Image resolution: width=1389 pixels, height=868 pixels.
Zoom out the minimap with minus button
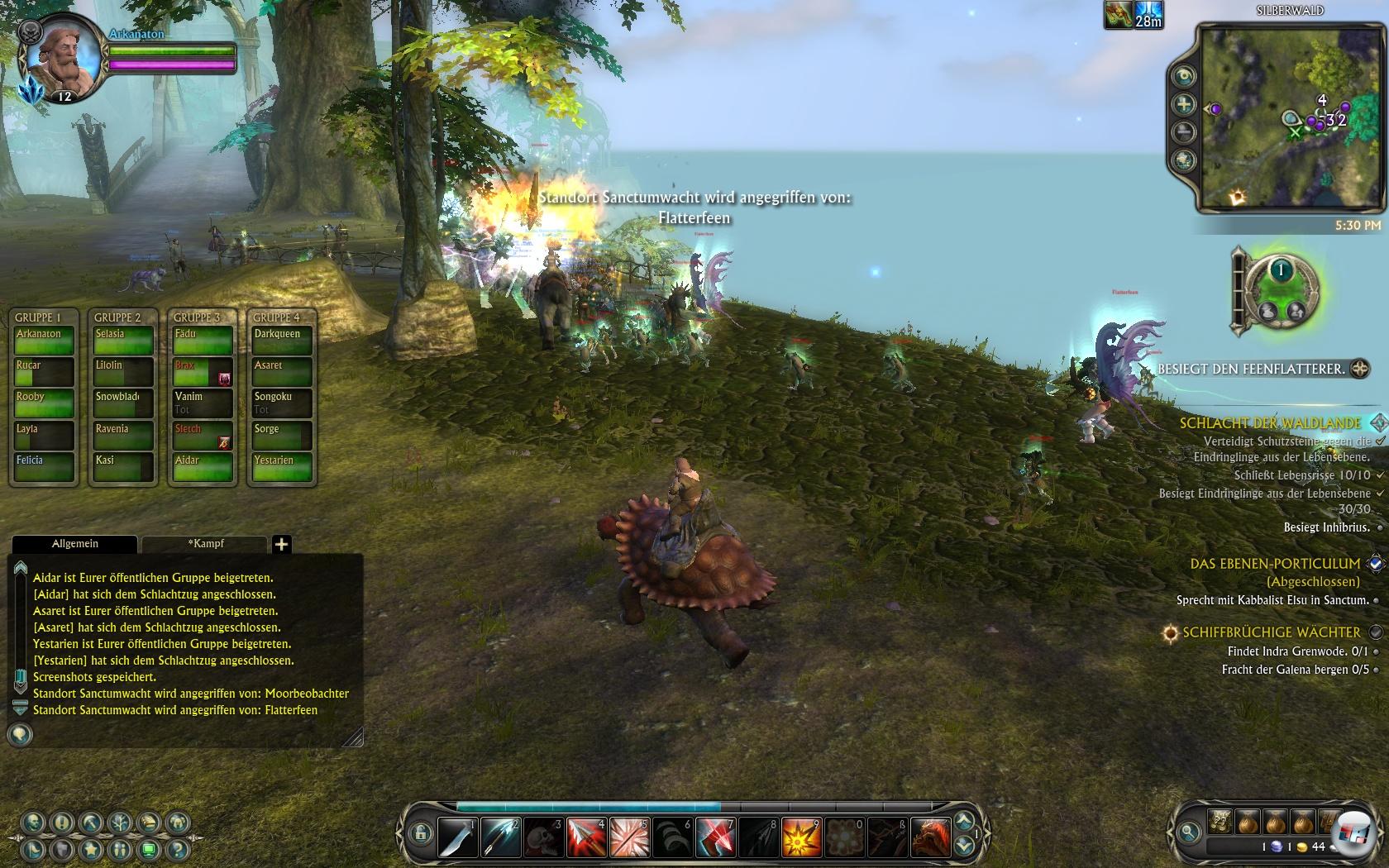coord(1184,131)
